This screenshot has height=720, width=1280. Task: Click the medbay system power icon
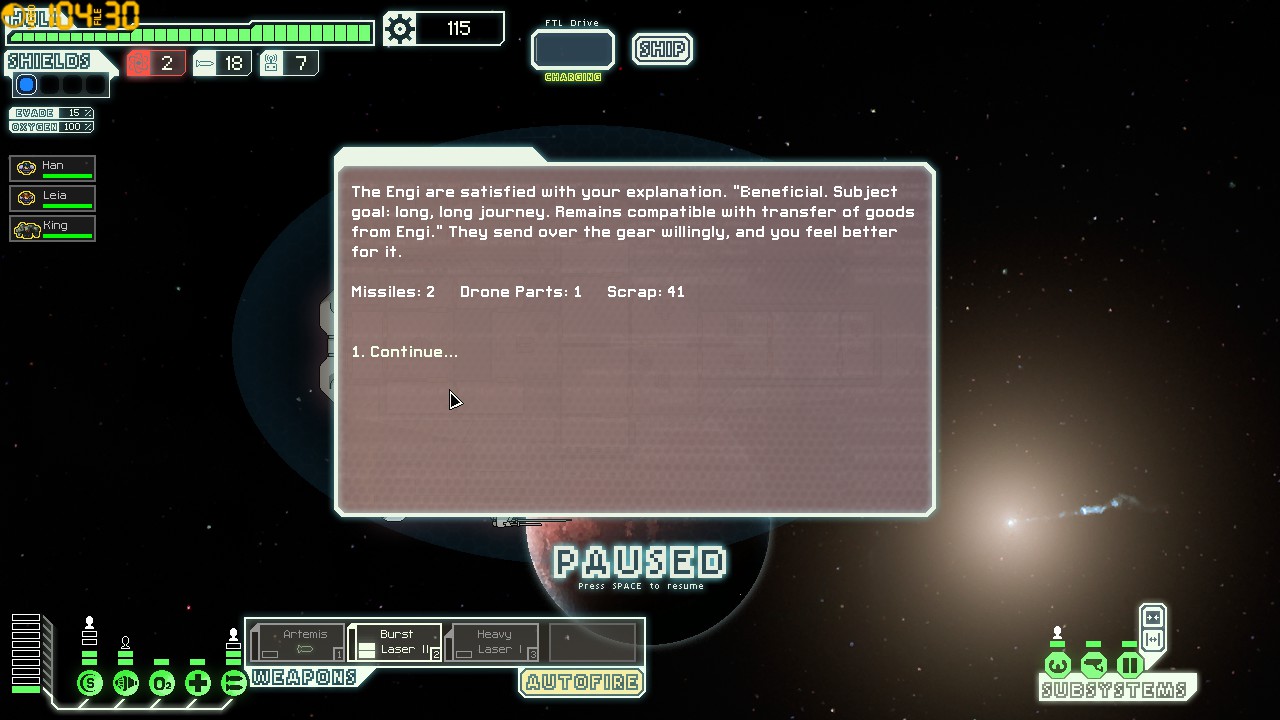[x=198, y=684]
